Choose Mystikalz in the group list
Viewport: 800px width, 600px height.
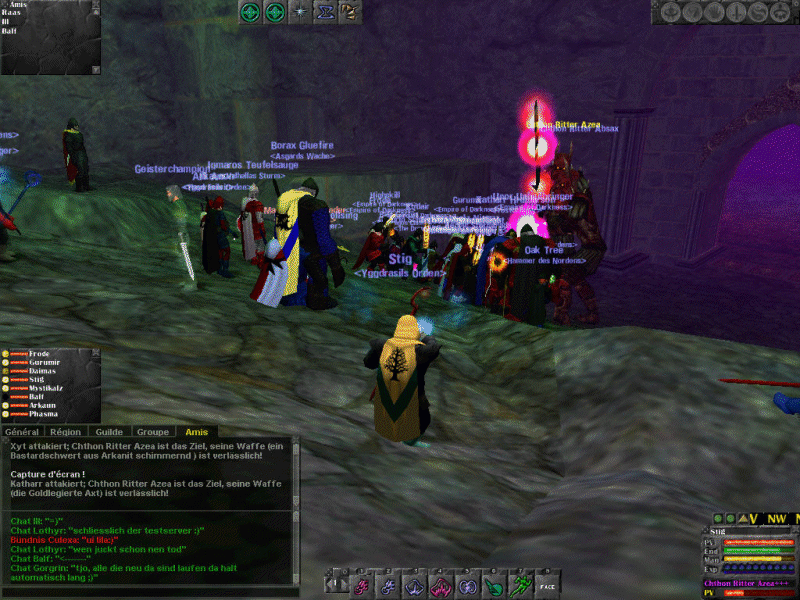click(x=47, y=388)
